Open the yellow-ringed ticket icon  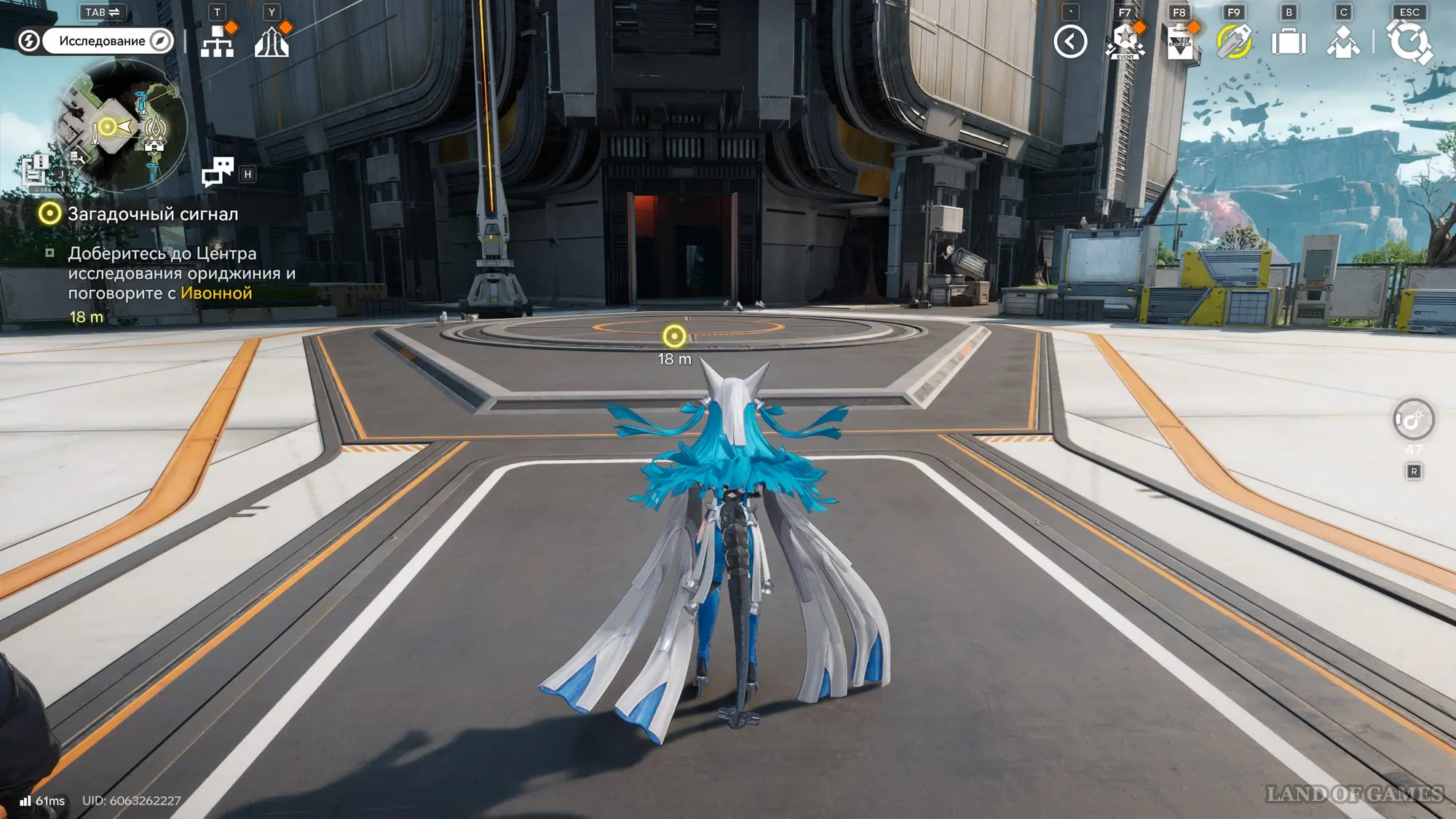click(x=1234, y=41)
